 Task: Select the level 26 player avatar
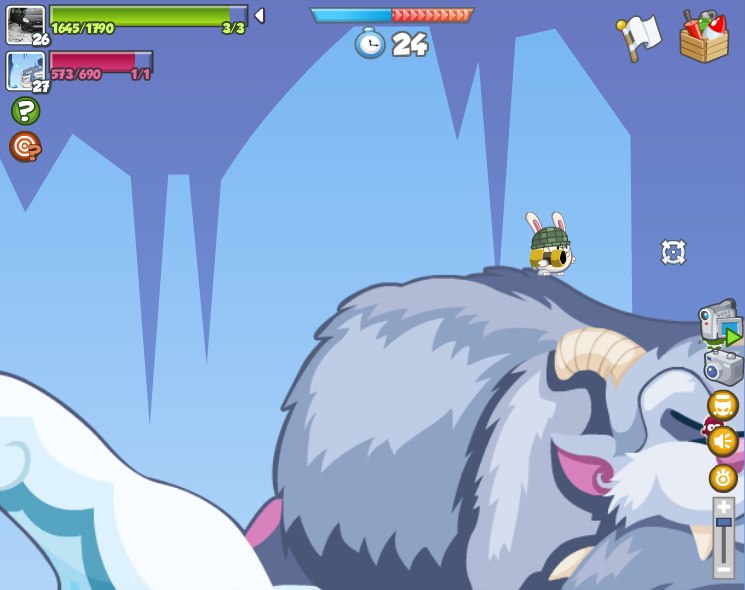[25, 24]
